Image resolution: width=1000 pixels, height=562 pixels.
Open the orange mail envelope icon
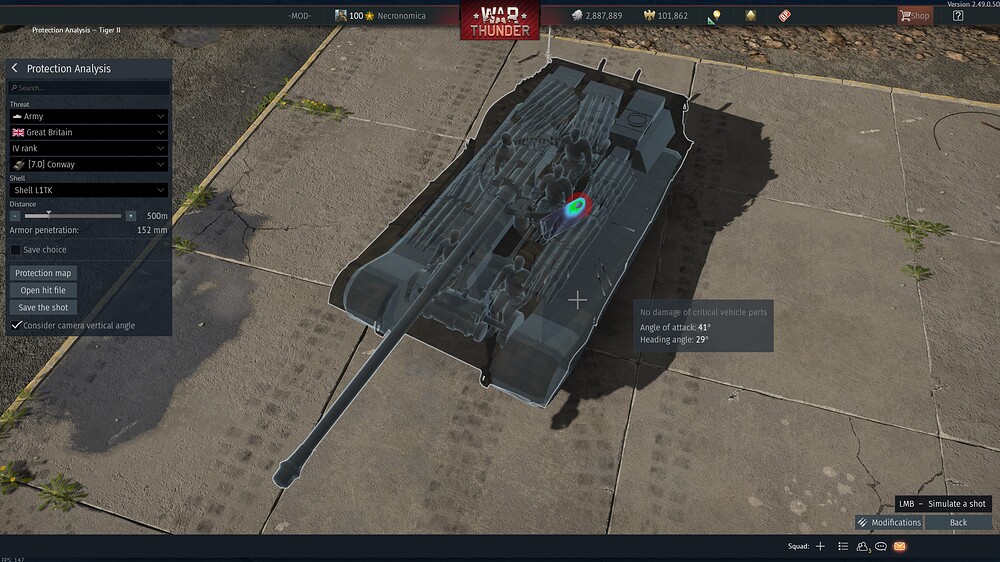point(899,546)
